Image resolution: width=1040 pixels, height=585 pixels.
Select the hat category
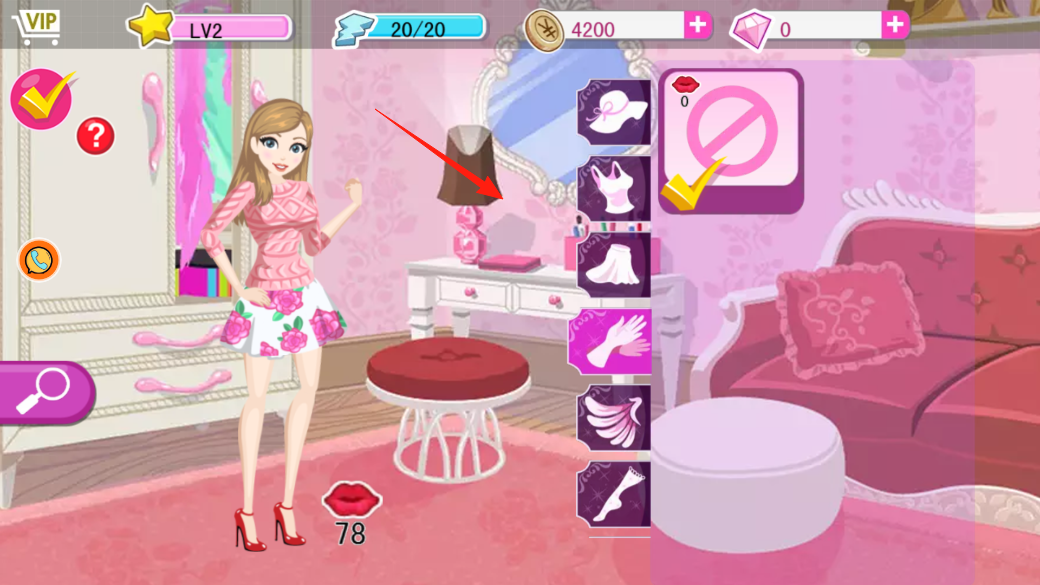613,112
